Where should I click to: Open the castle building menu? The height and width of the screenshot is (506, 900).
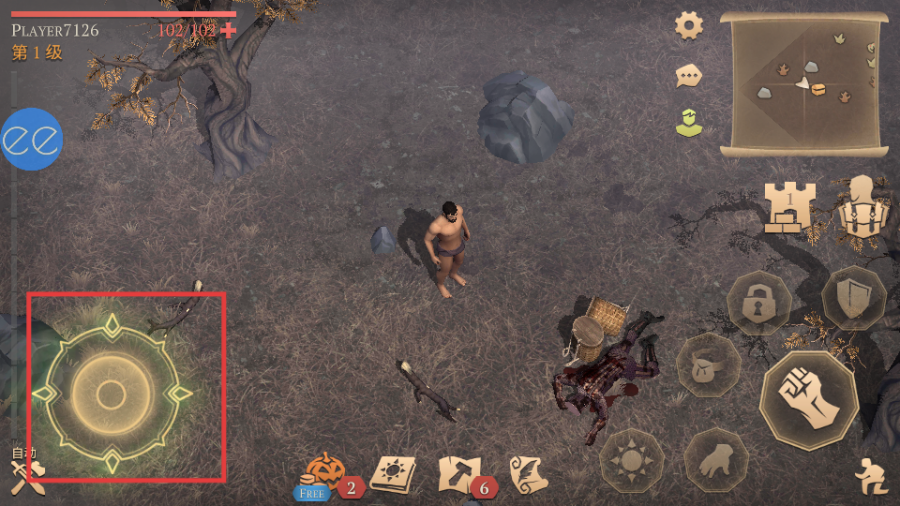(790, 207)
